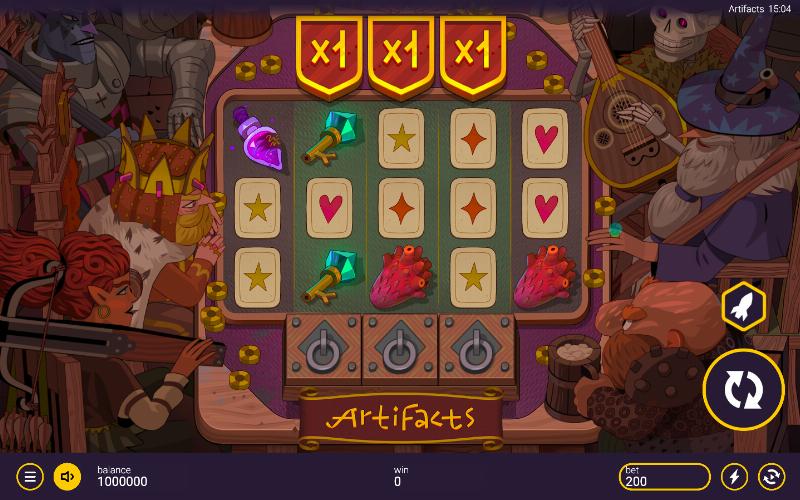Open the bet amount selector
Screen dimensions: 800x500
click(663, 476)
